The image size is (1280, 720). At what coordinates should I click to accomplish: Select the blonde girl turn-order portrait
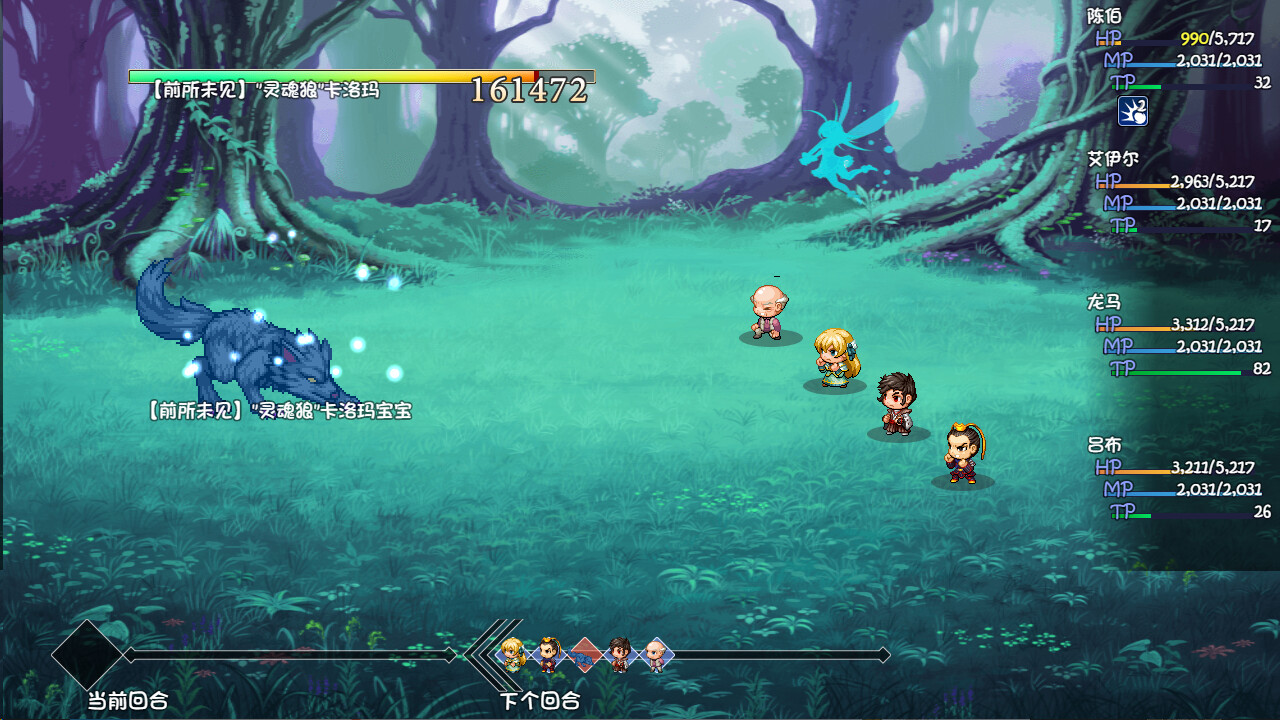pyautogui.click(x=512, y=654)
